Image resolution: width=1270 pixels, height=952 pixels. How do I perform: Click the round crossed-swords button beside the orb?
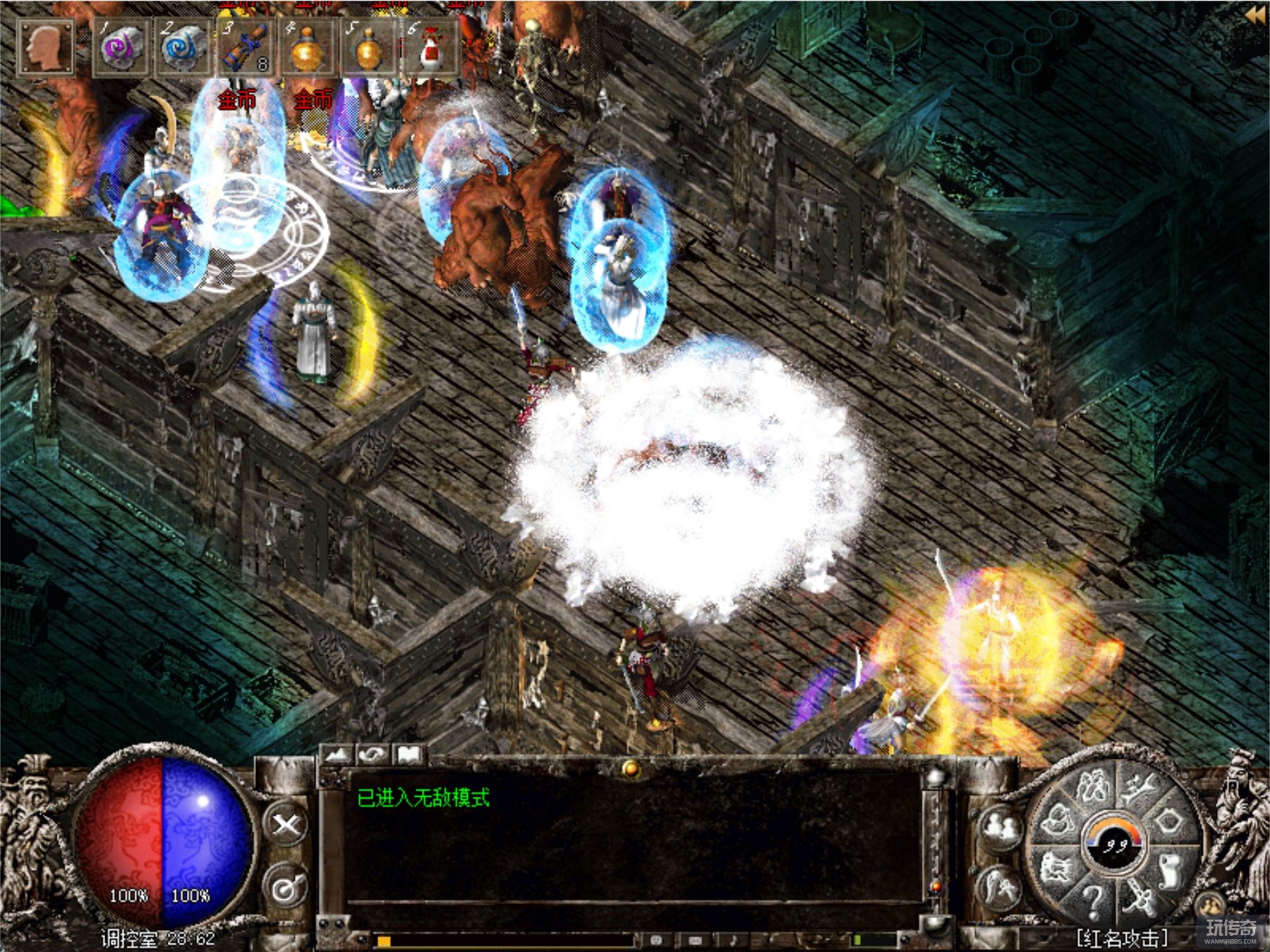tap(286, 824)
